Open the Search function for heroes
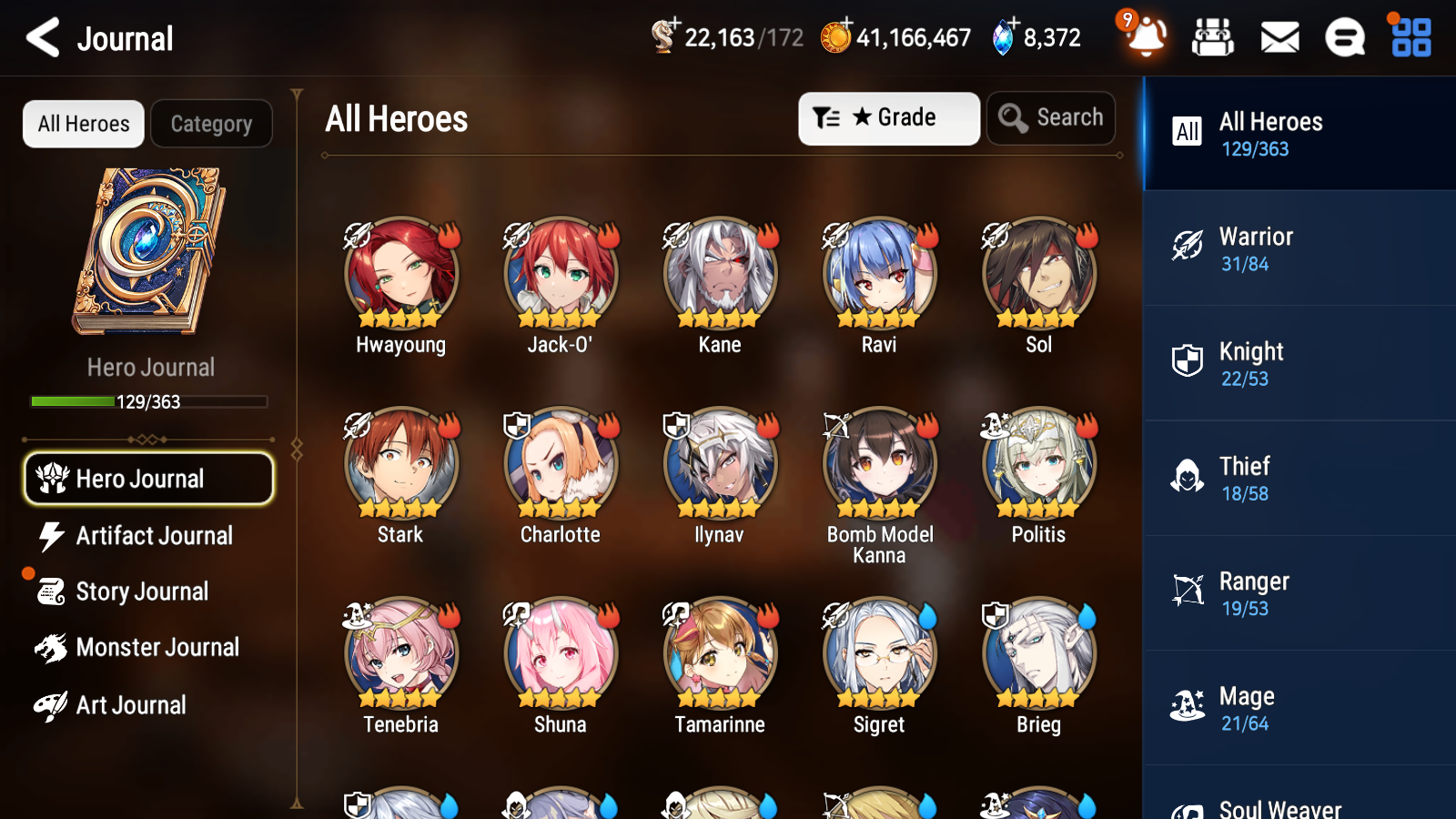The width and height of the screenshot is (1456, 819). [x=1051, y=117]
